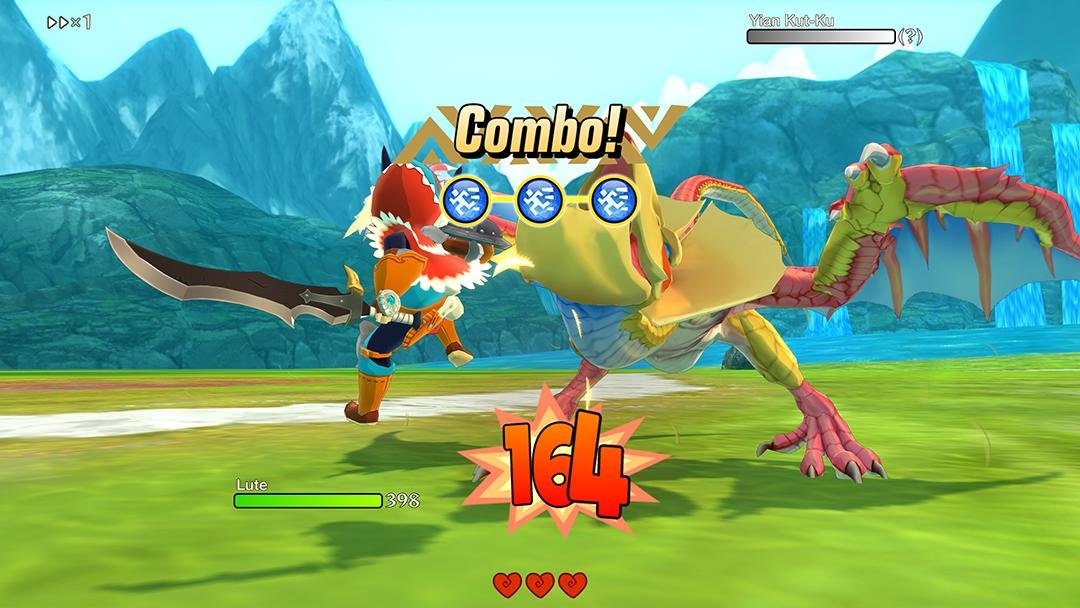Toggle the fast-forward battle speed ×1
Screen dimensions: 1080x608
tap(69, 22)
